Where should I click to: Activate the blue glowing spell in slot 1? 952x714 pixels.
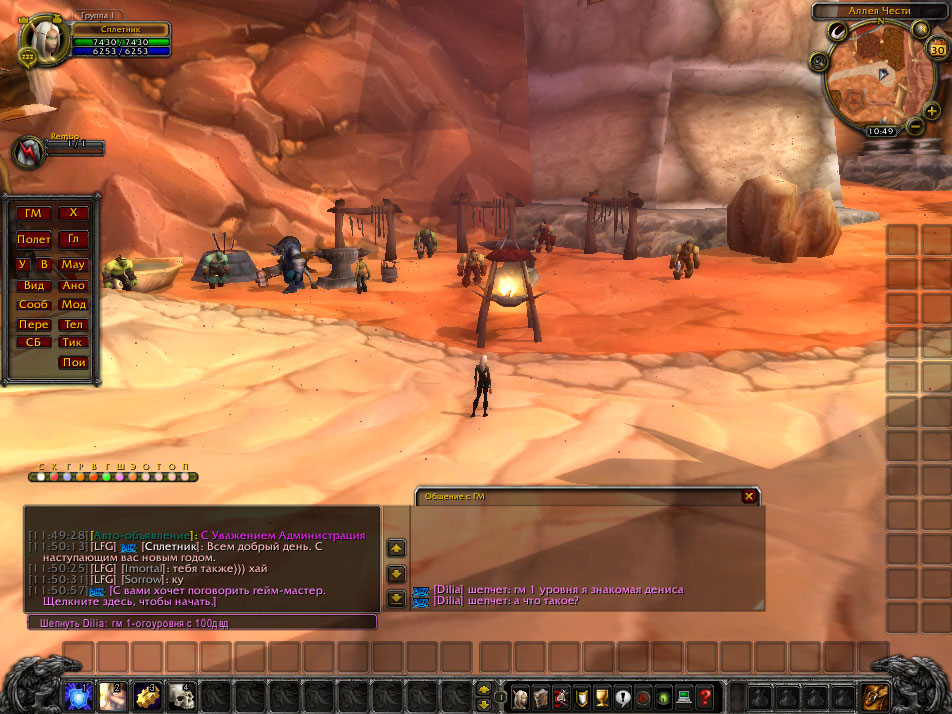(x=78, y=695)
